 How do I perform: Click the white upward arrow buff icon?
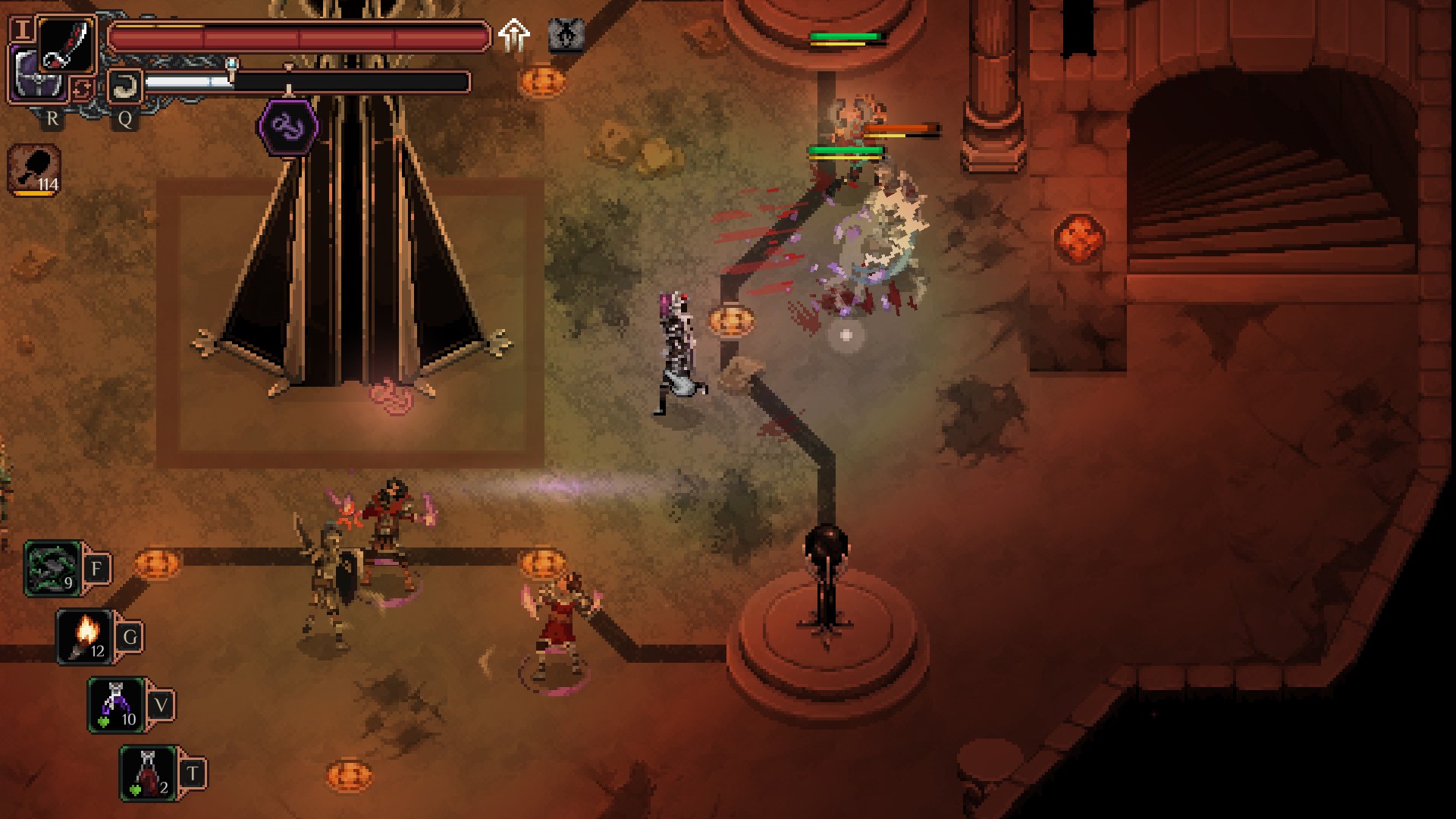pyautogui.click(x=514, y=36)
